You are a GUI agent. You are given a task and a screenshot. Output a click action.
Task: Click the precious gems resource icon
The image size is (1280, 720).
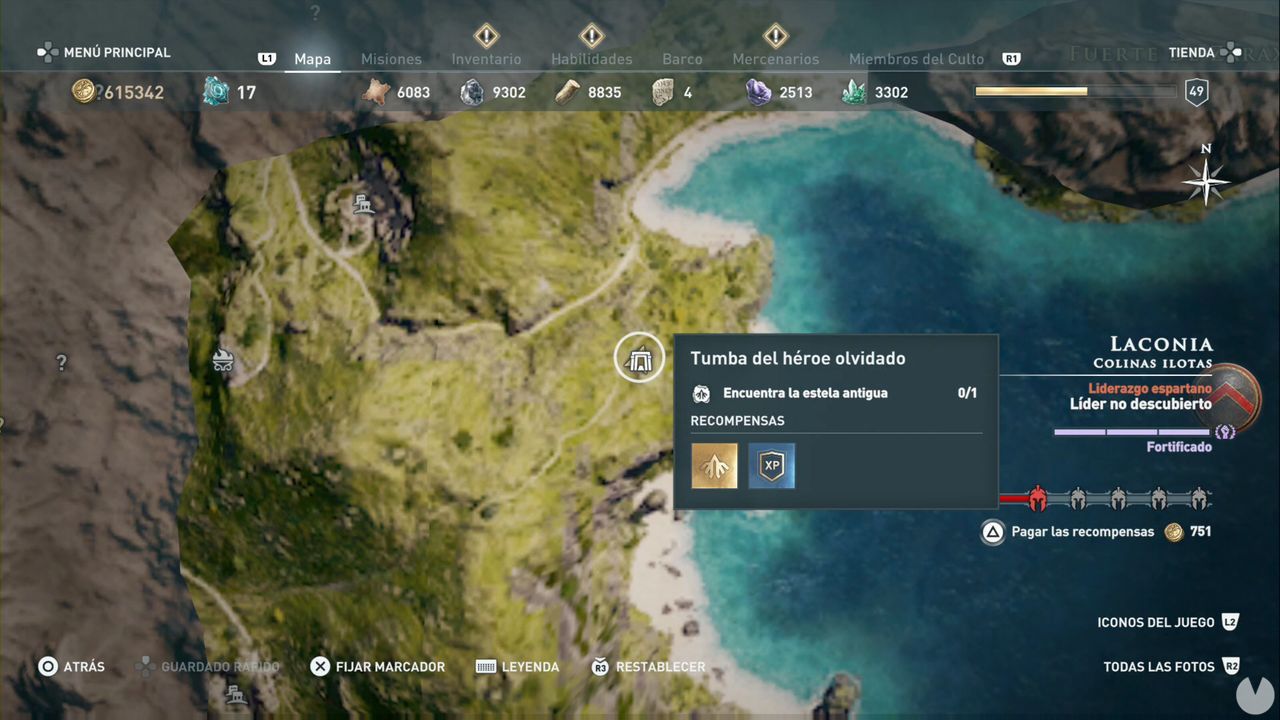(x=757, y=91)
